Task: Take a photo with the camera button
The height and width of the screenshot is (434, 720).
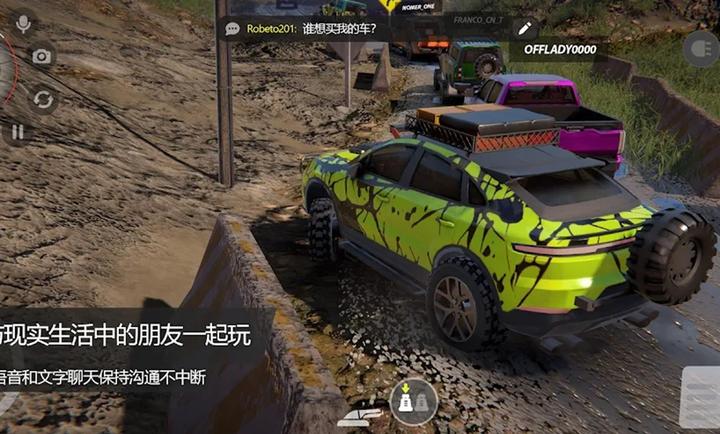Action: [41, 57]
